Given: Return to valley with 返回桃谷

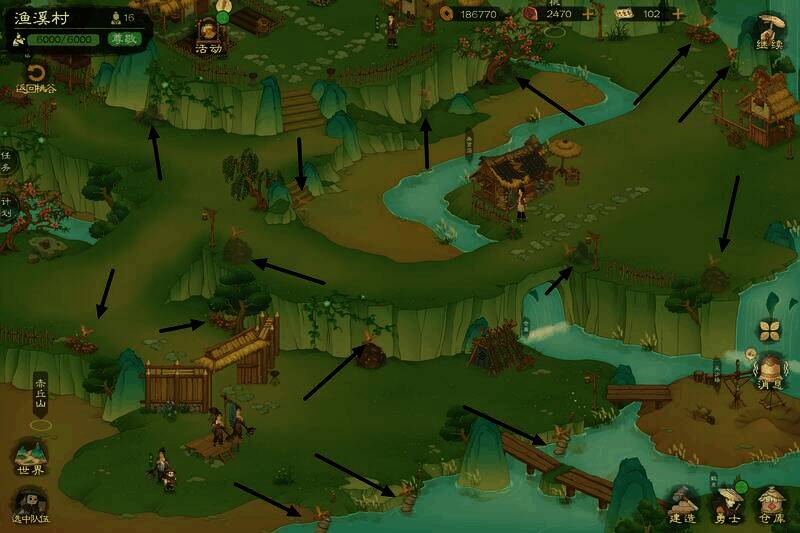Looking at the screenshot, I should click(36, 78).
